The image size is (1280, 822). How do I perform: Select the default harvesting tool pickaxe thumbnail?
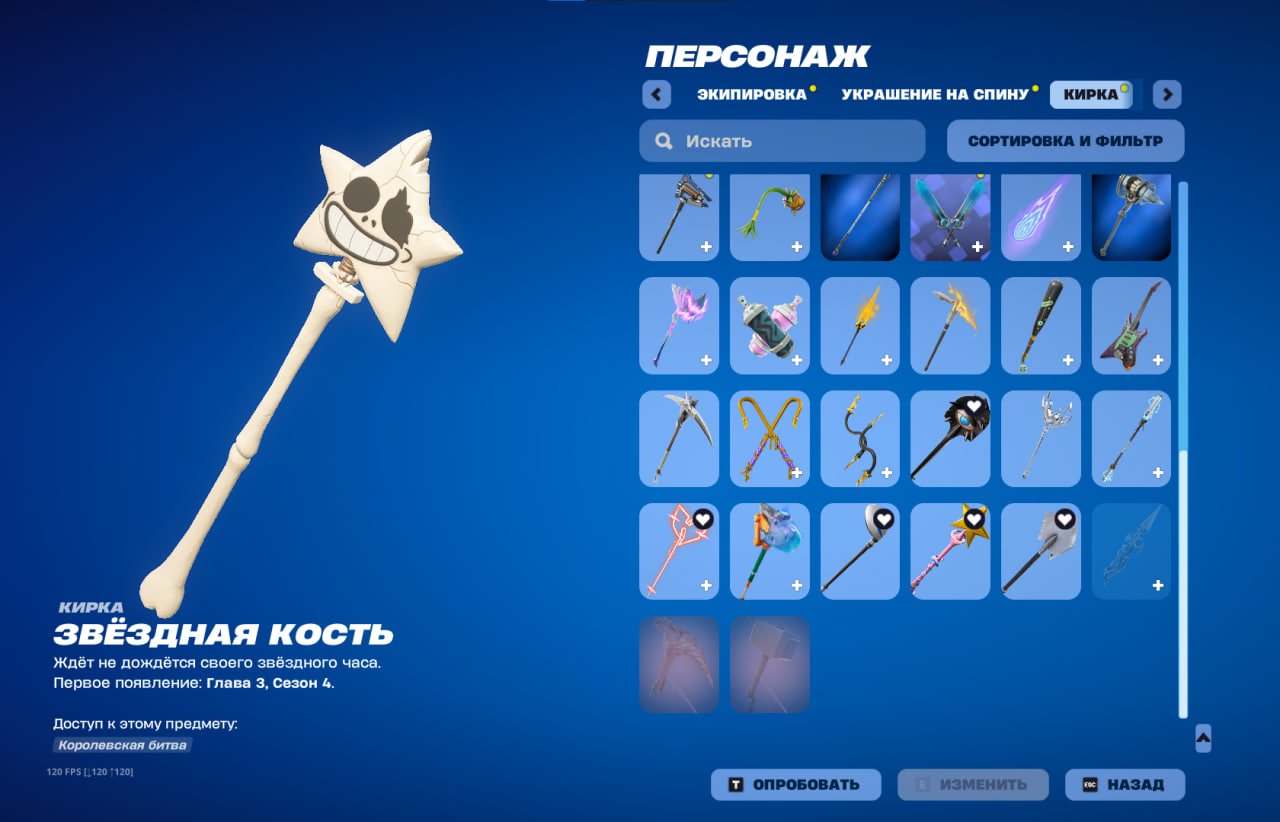(x=679, y=215)
